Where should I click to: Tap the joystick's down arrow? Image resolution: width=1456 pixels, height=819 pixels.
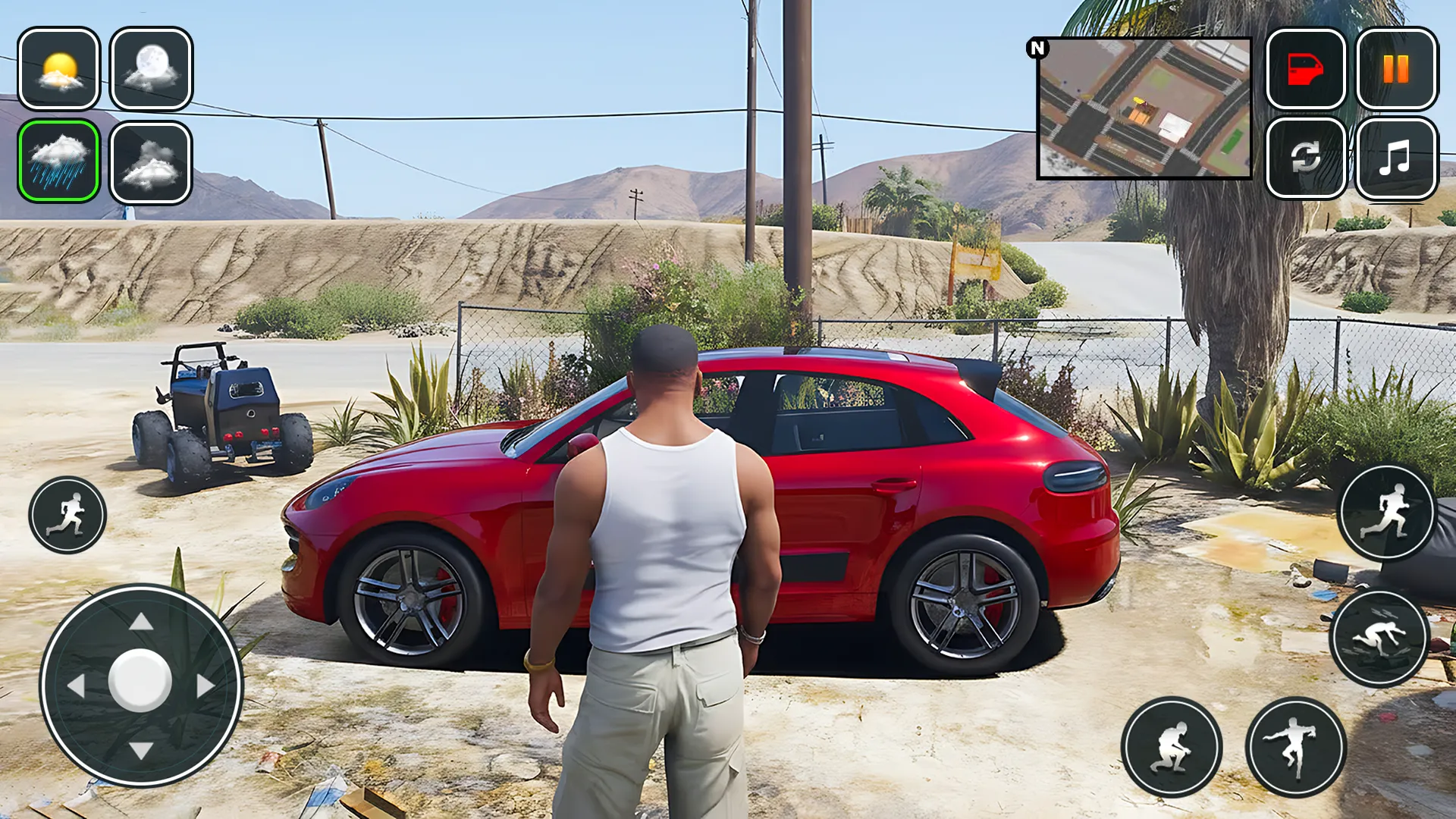coord(141,751)
